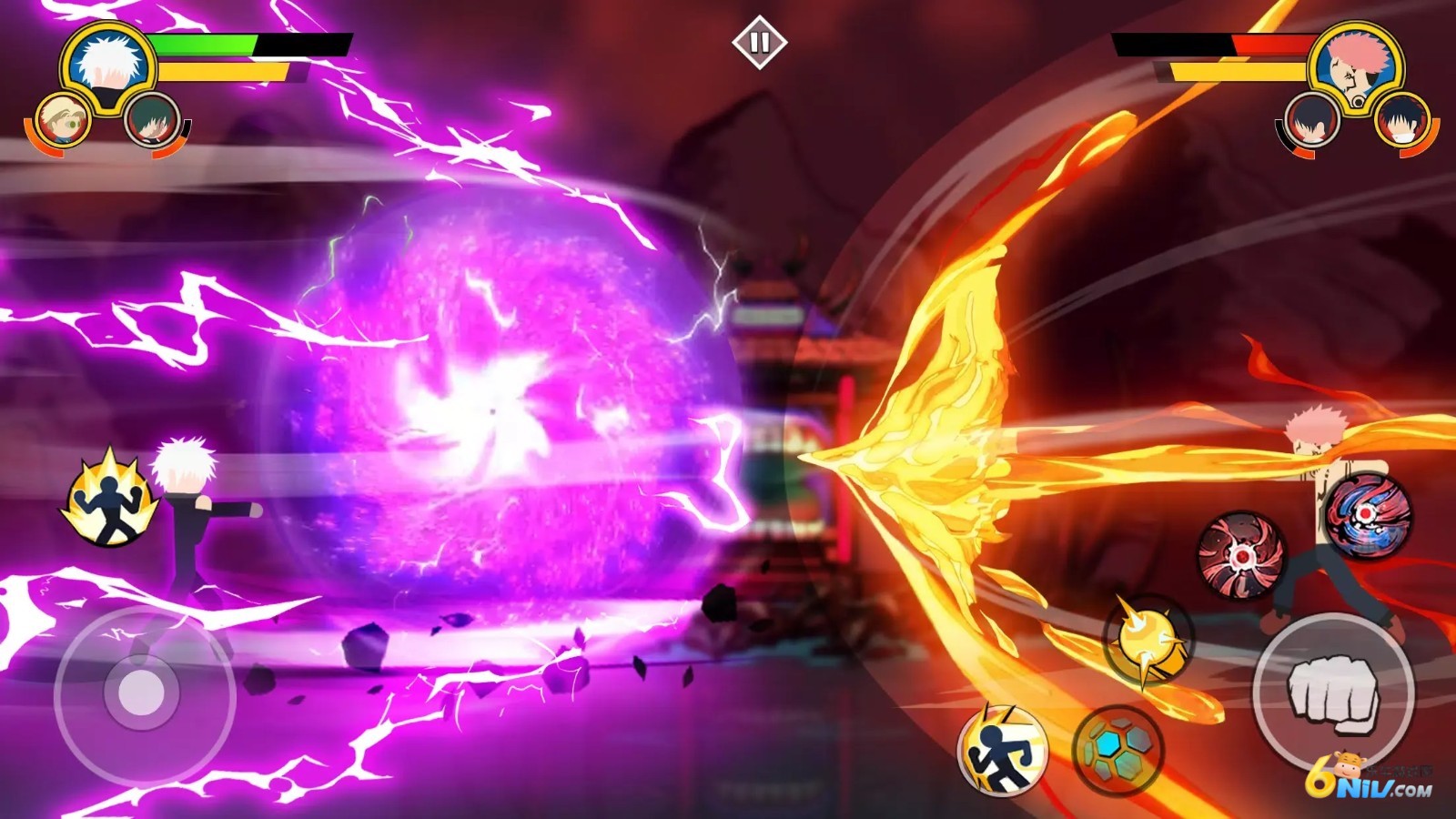Pause the game with the diamond button
Screen dimensions: 1456x819
tap(759, 43)
